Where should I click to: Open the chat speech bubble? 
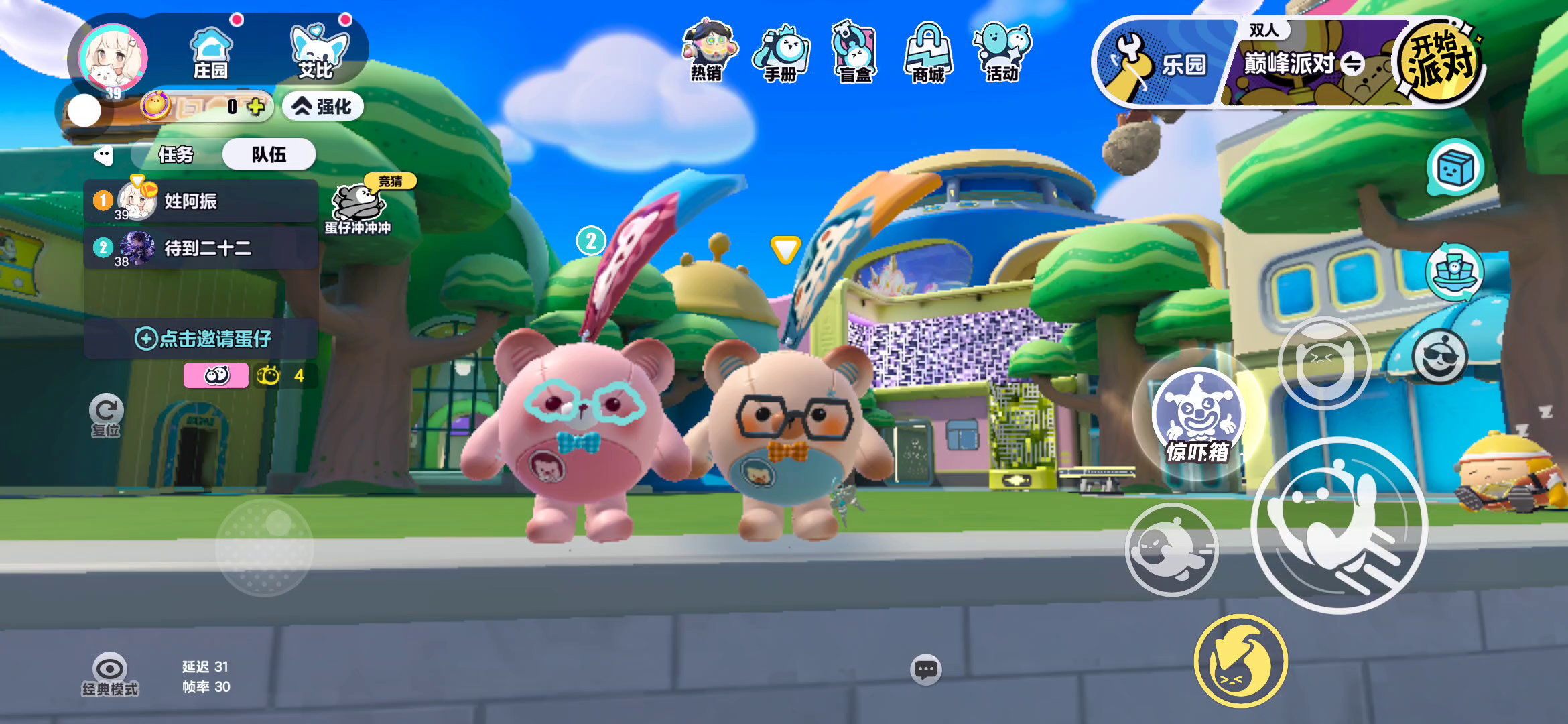(926, 669)
